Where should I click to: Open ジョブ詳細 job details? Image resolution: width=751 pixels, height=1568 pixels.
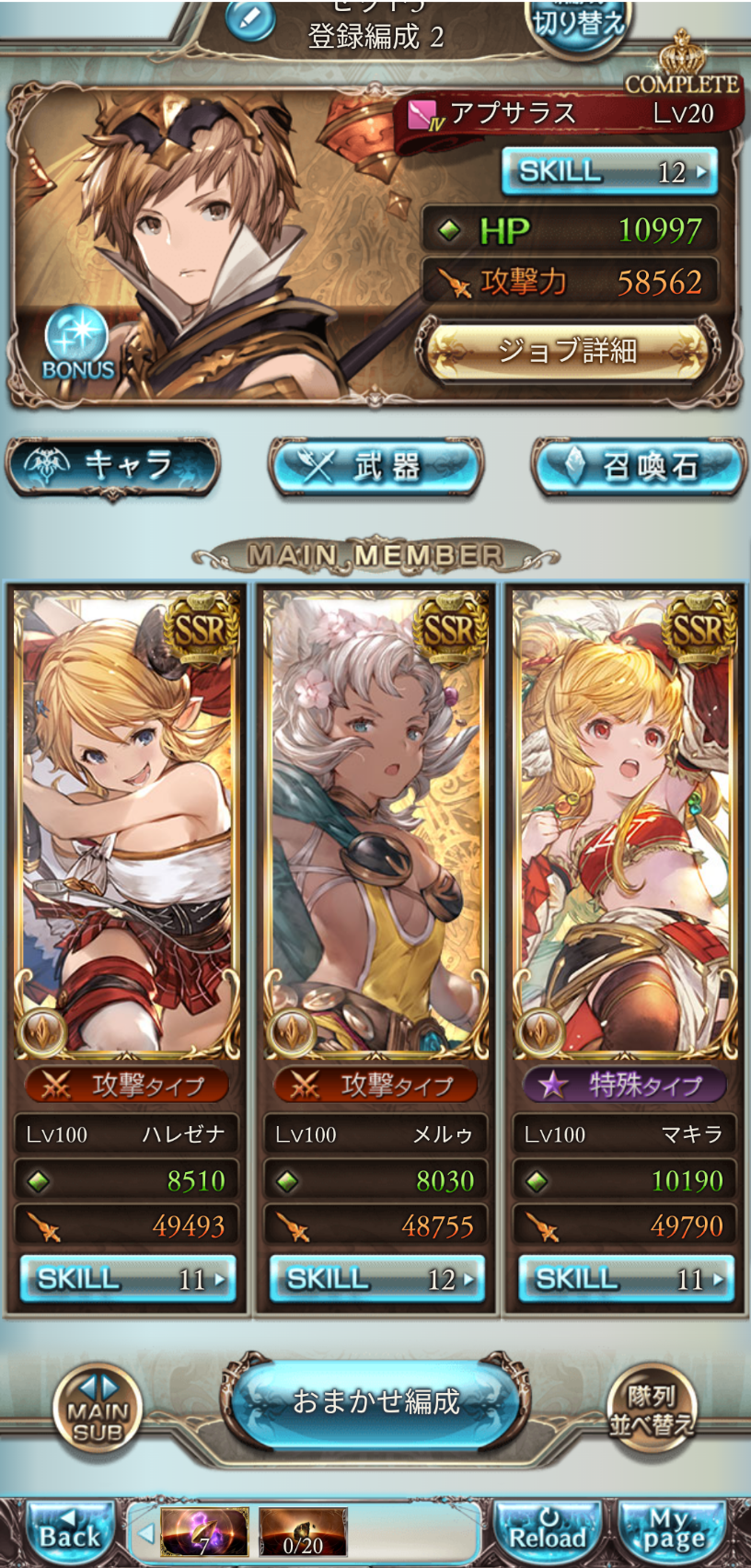567,351
